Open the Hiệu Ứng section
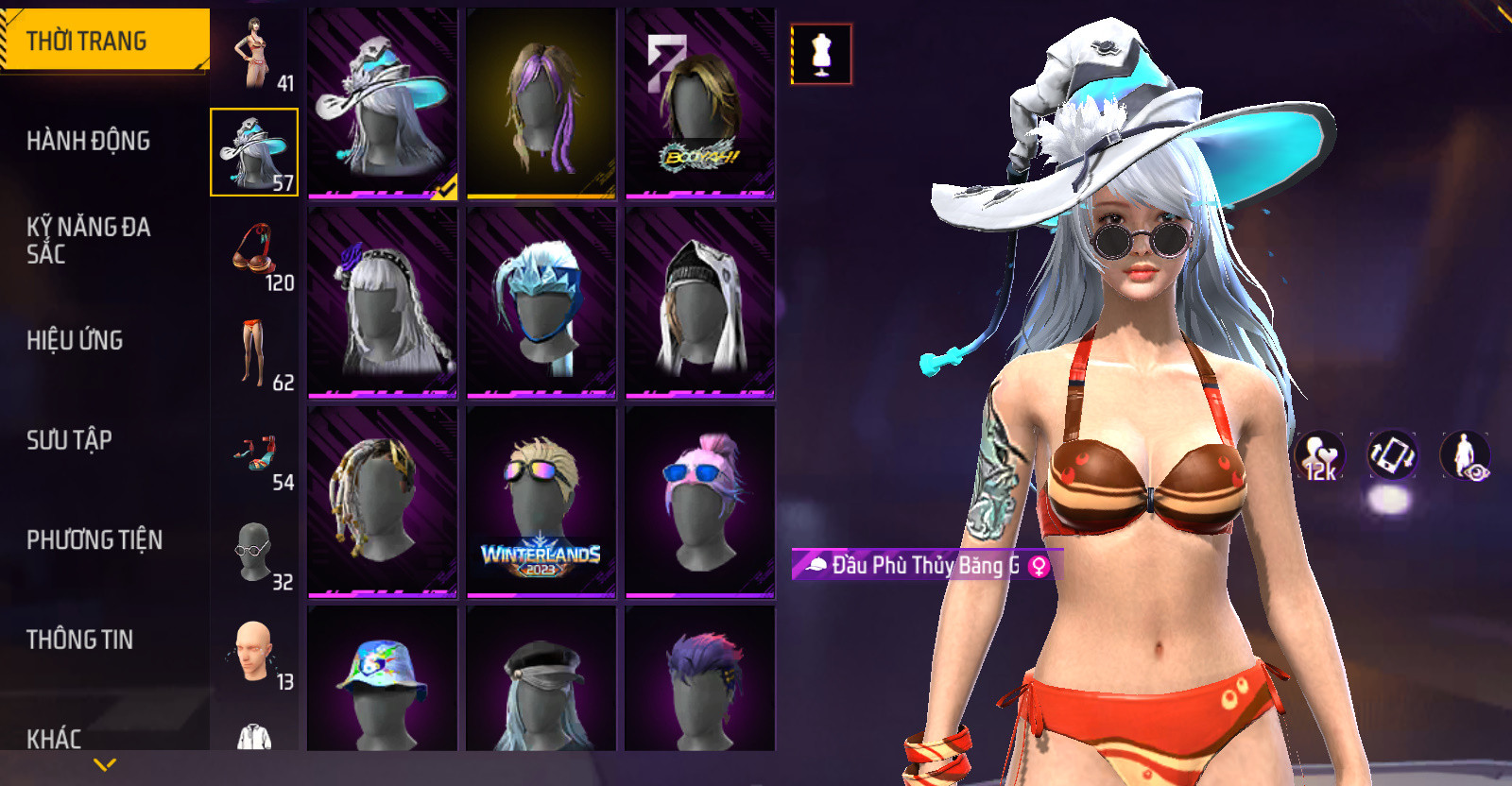Screen dimensions: 1512x786 point(76,340)
